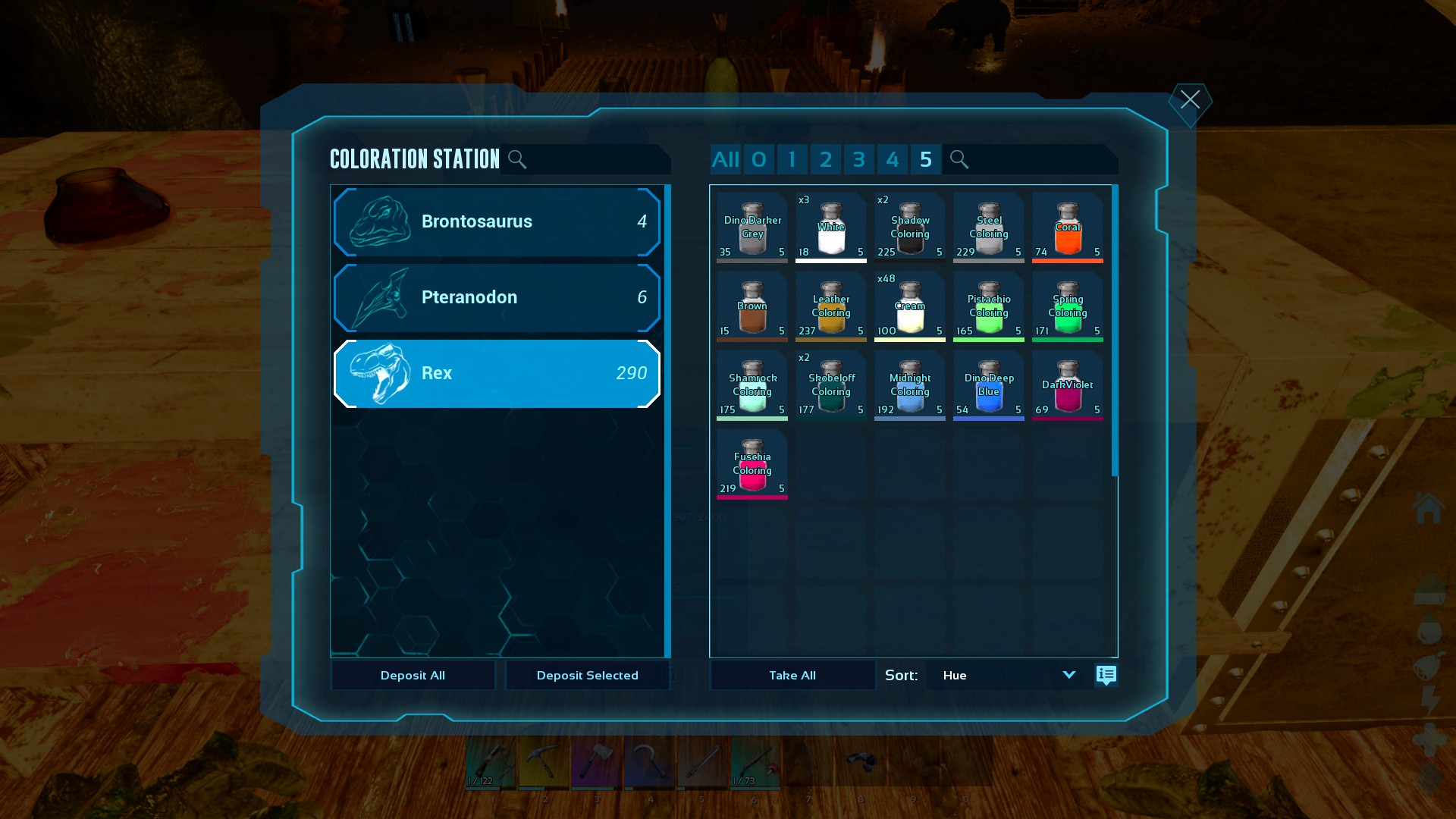Click the Take All button
The height and width of the screenshot is (819, 1456).
point(792,675)
